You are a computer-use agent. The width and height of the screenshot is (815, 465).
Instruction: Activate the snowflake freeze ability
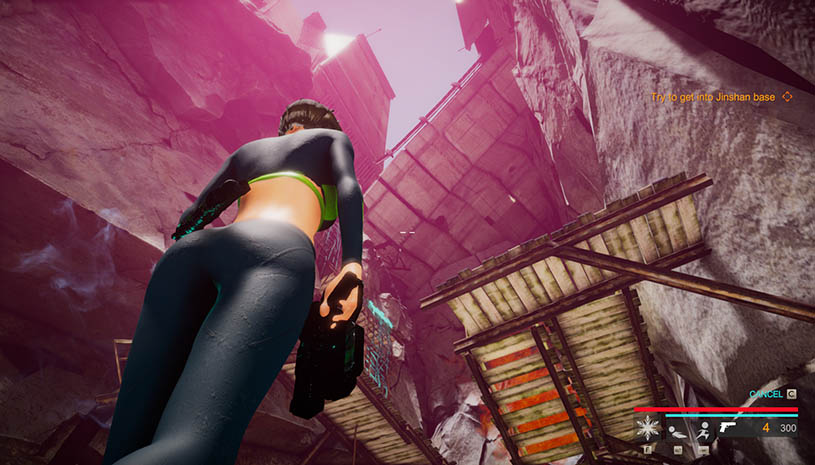click(x=646, y=430)
